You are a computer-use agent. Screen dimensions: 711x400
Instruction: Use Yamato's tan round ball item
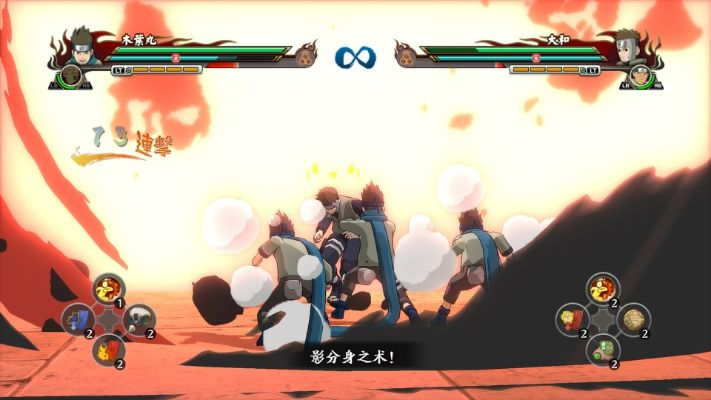coord(633,320)
